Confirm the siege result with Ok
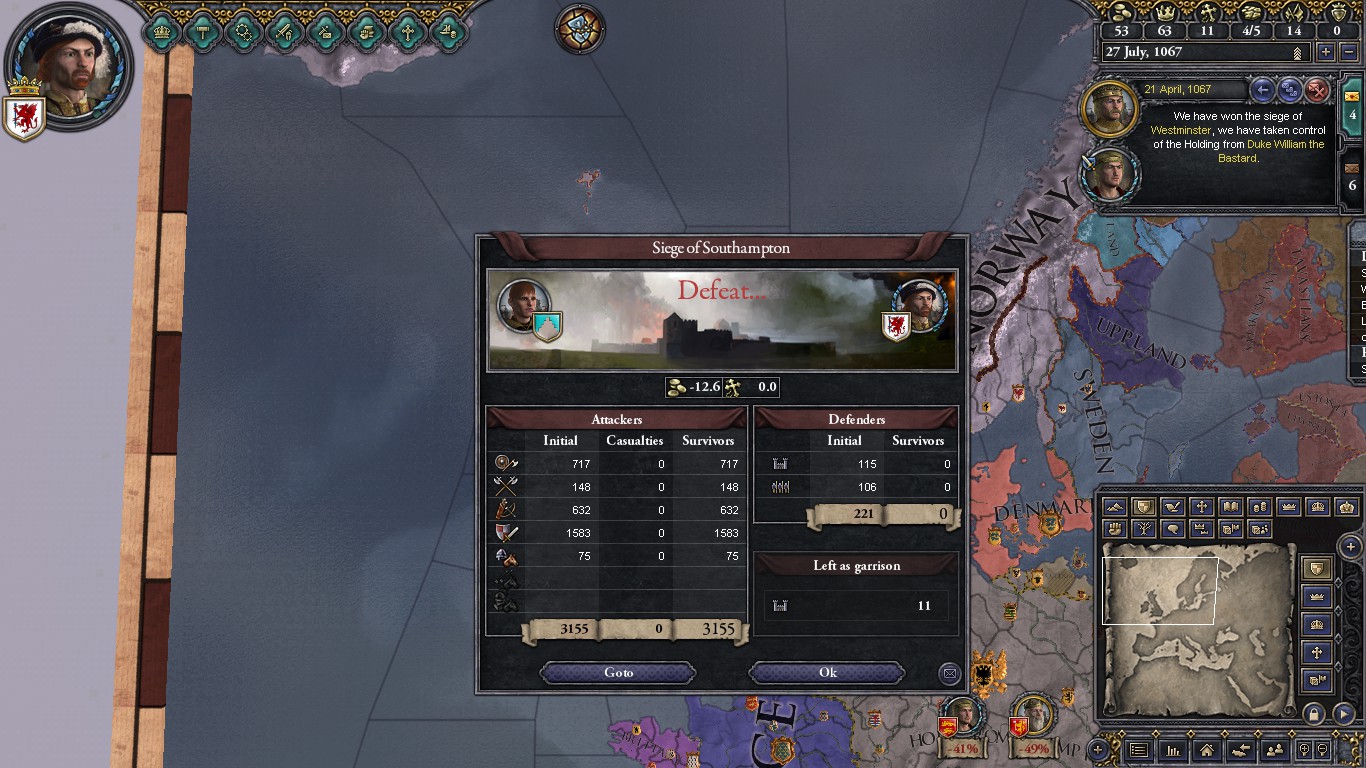 point(827,673)
